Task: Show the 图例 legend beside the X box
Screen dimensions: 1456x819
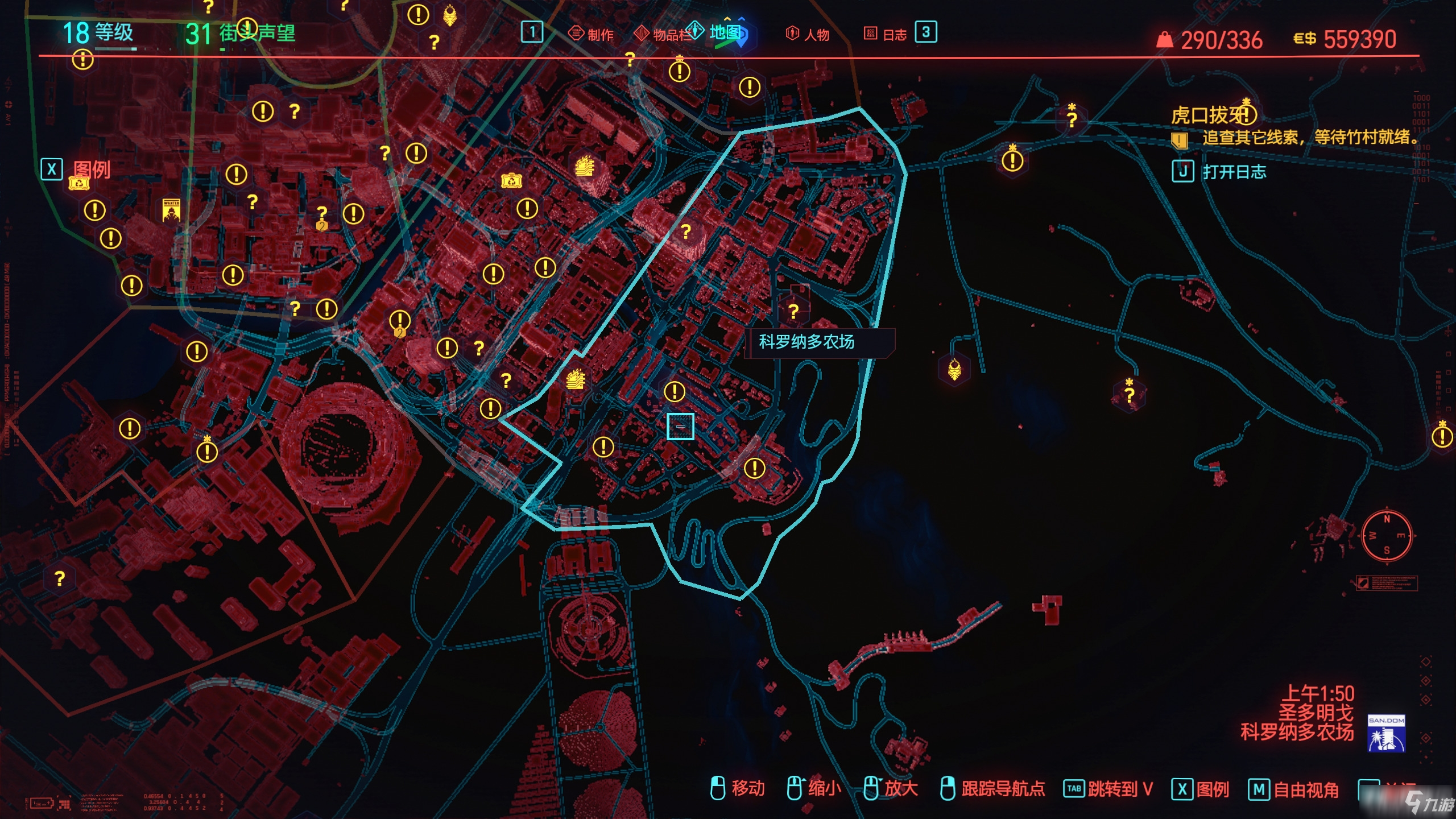Action: pos(91,169)
